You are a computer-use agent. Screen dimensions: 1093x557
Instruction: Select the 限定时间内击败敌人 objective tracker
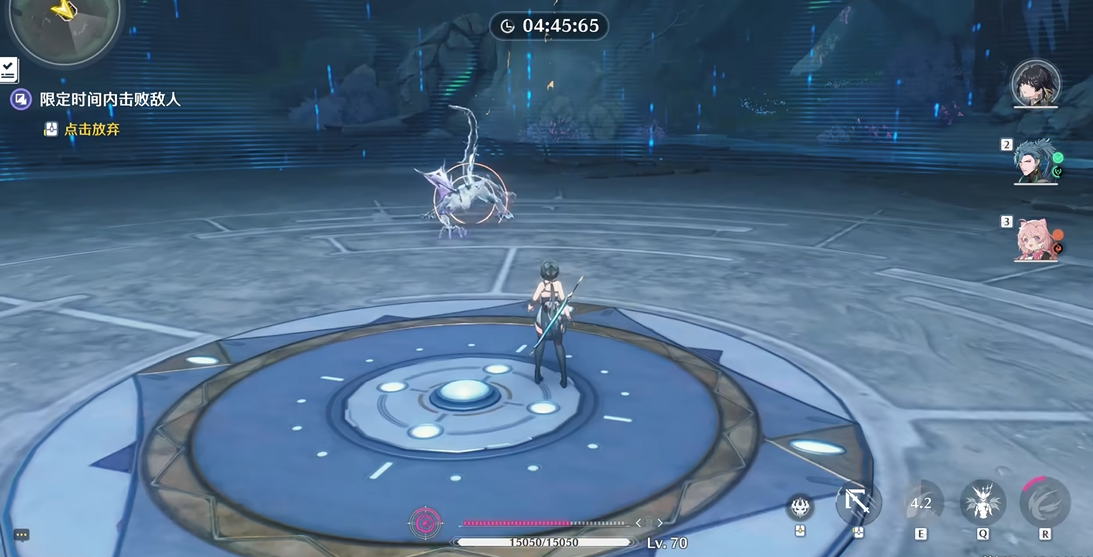coord(110,100)
